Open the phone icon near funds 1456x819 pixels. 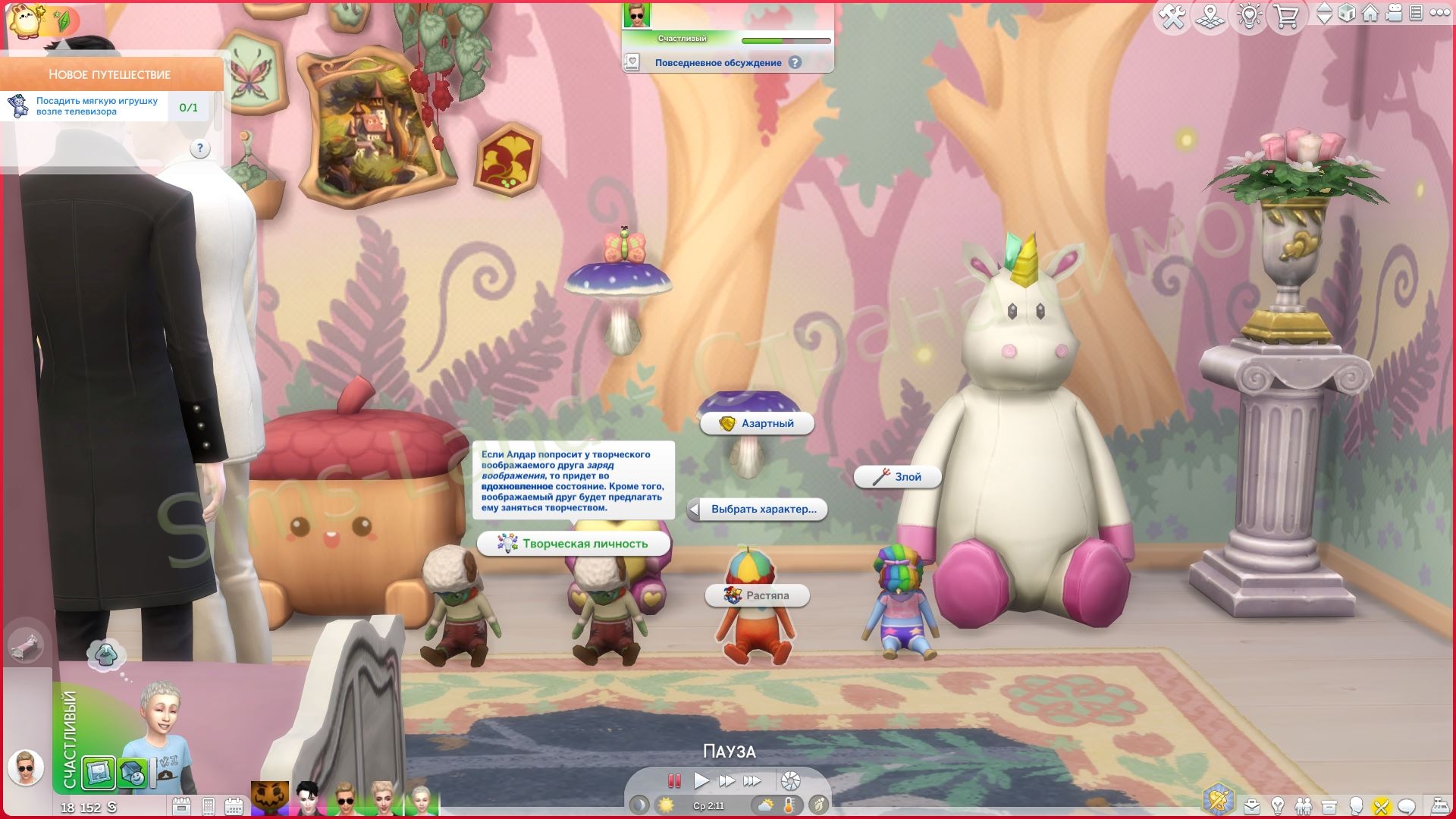point(209,806)
